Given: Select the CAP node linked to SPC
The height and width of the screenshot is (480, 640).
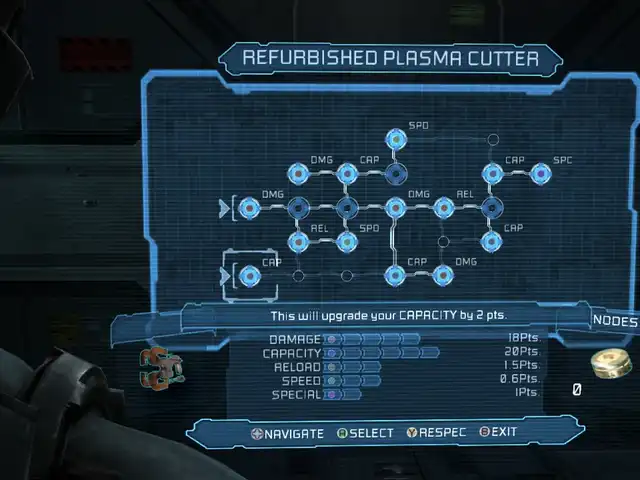Looking at the screenshot, I should tap(493, 174).
